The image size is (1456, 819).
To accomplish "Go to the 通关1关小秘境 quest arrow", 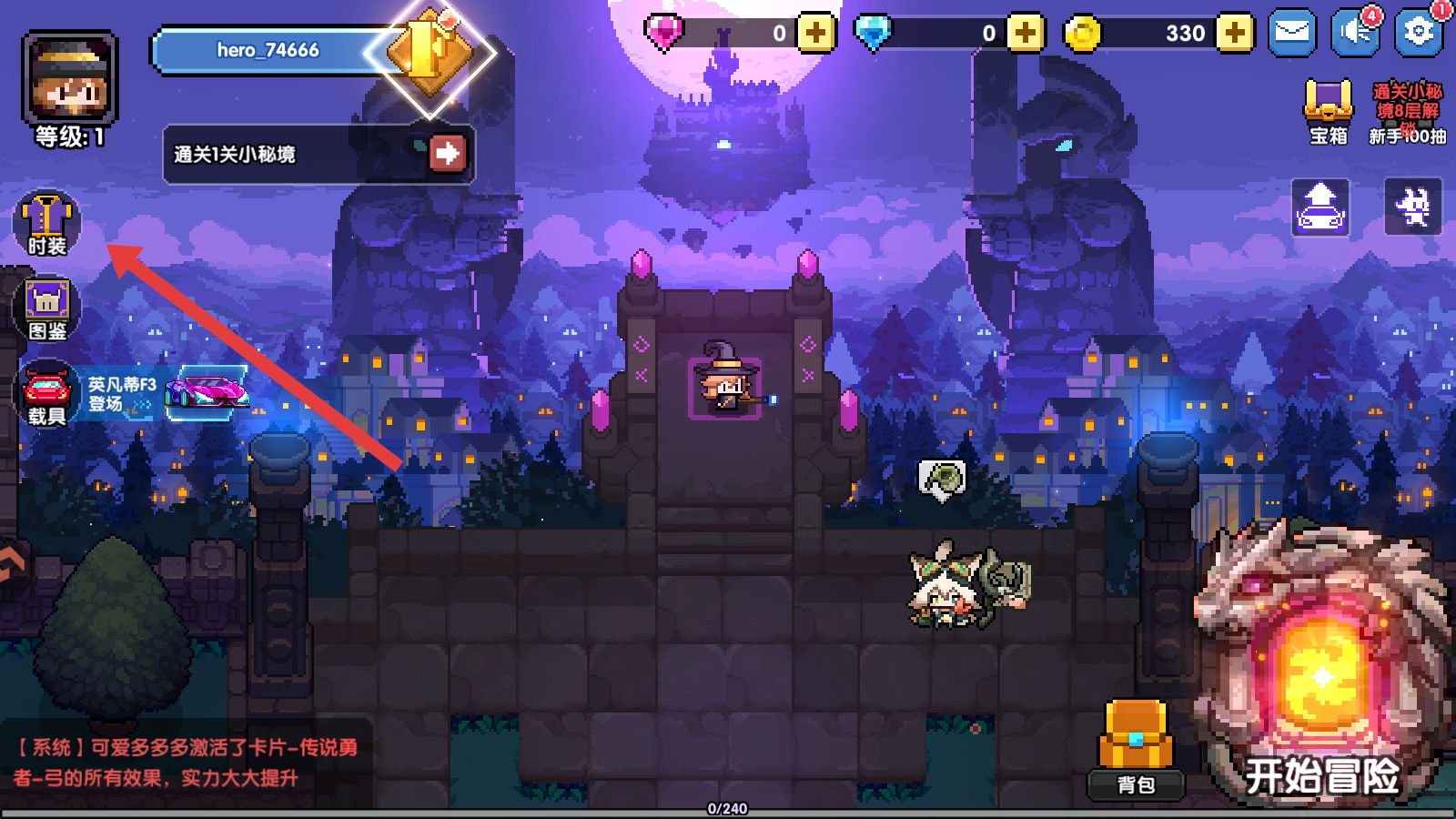I will [447, 154].
